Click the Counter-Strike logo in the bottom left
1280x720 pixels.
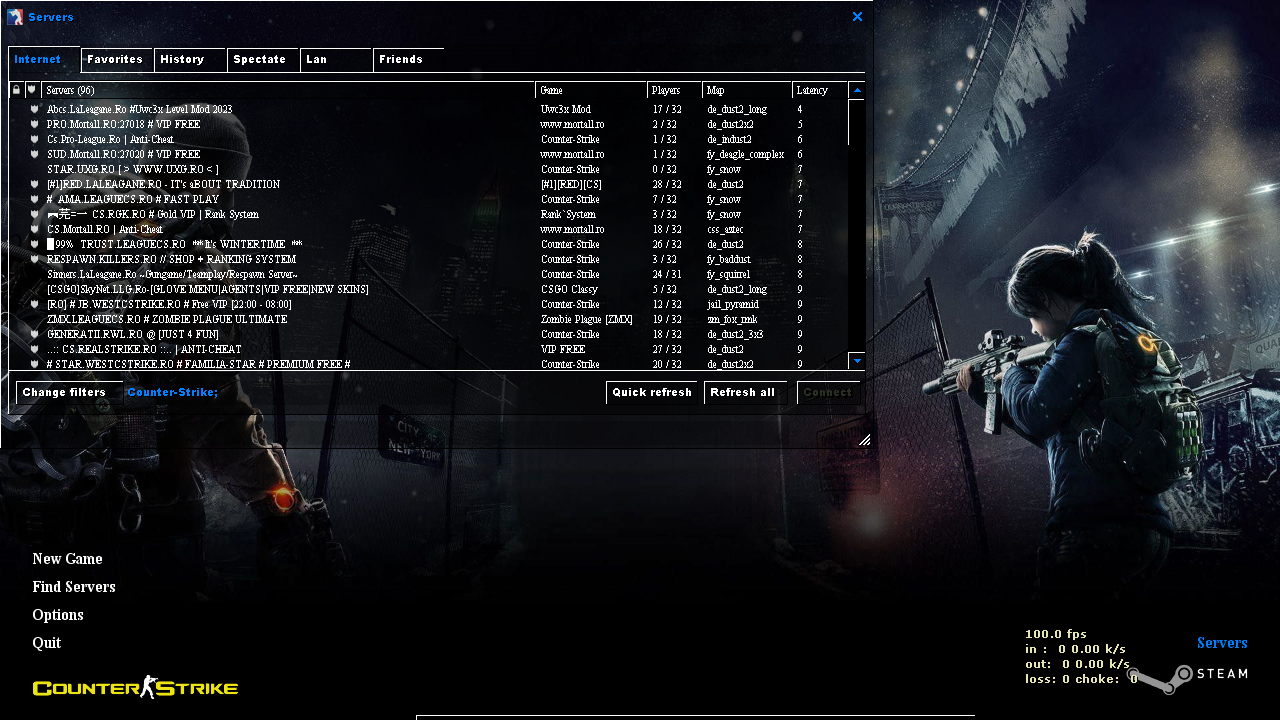135,687
